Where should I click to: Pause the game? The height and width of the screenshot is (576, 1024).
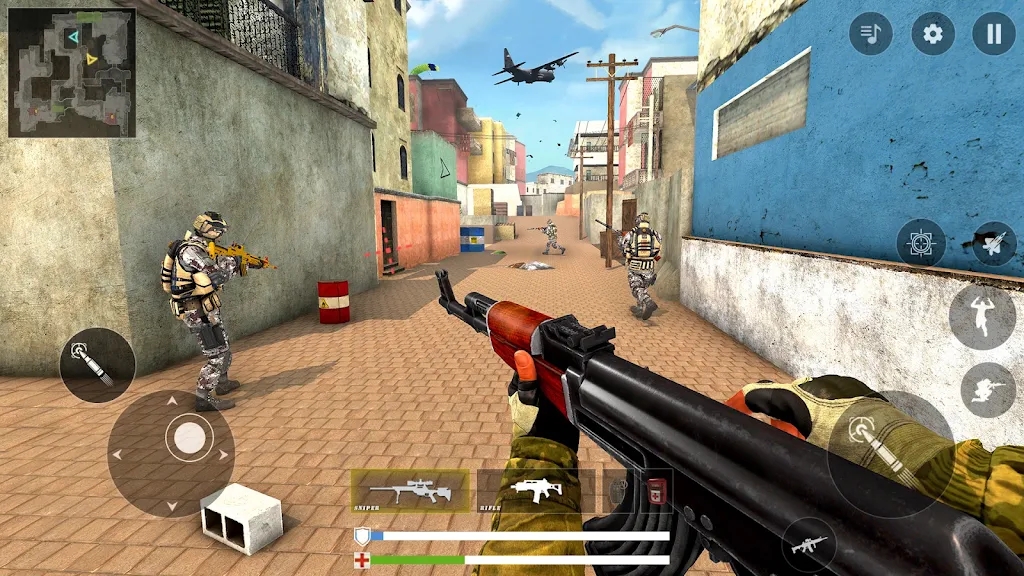[x=993, y=34]
